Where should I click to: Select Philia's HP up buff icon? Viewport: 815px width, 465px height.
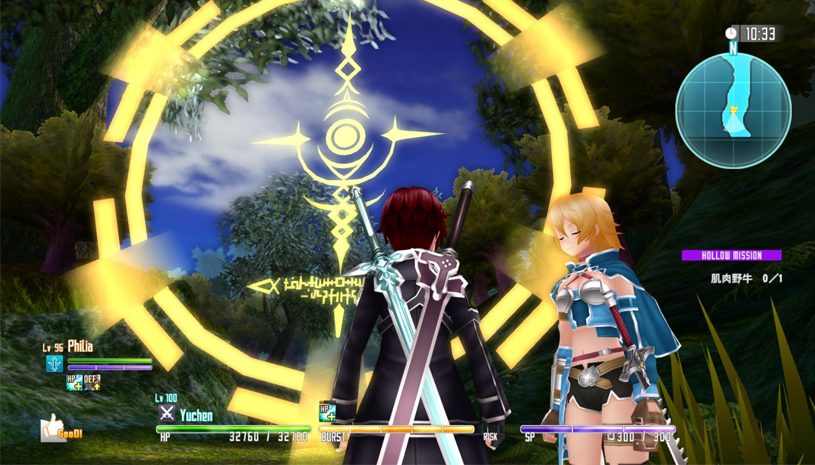pyautogui.click(x=74, y=381)
